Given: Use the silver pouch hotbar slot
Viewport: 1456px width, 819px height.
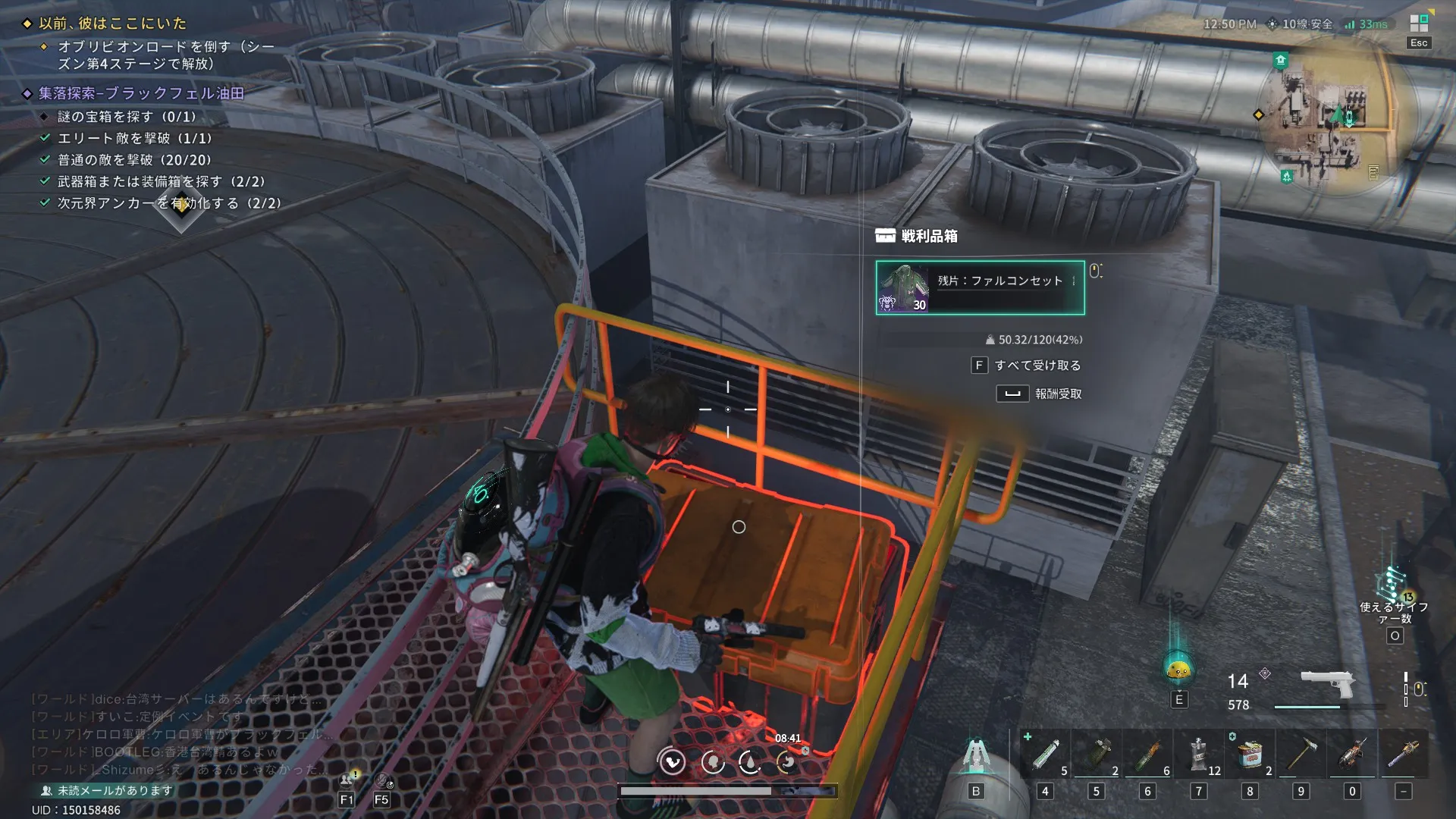Looking at the screenshot, I should point(1199,754).
